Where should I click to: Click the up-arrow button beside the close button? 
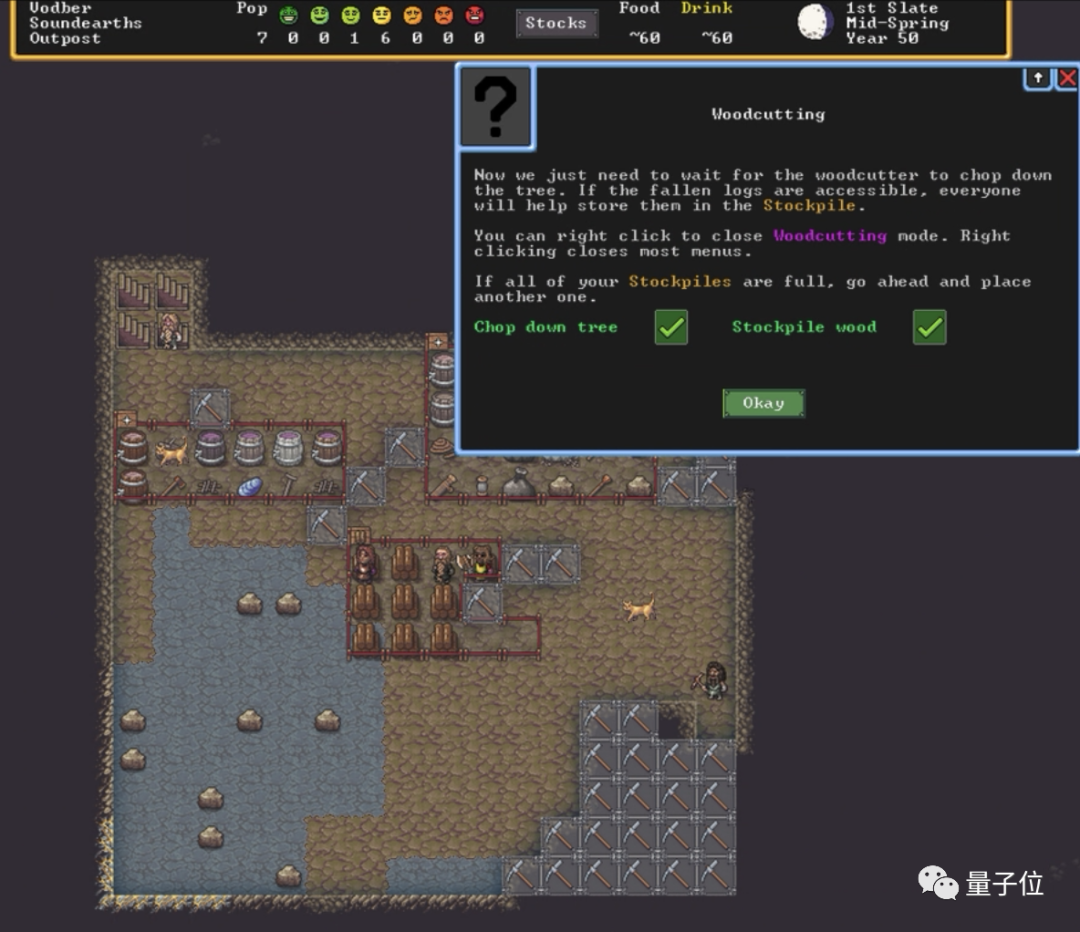(x=1038, y=78)
